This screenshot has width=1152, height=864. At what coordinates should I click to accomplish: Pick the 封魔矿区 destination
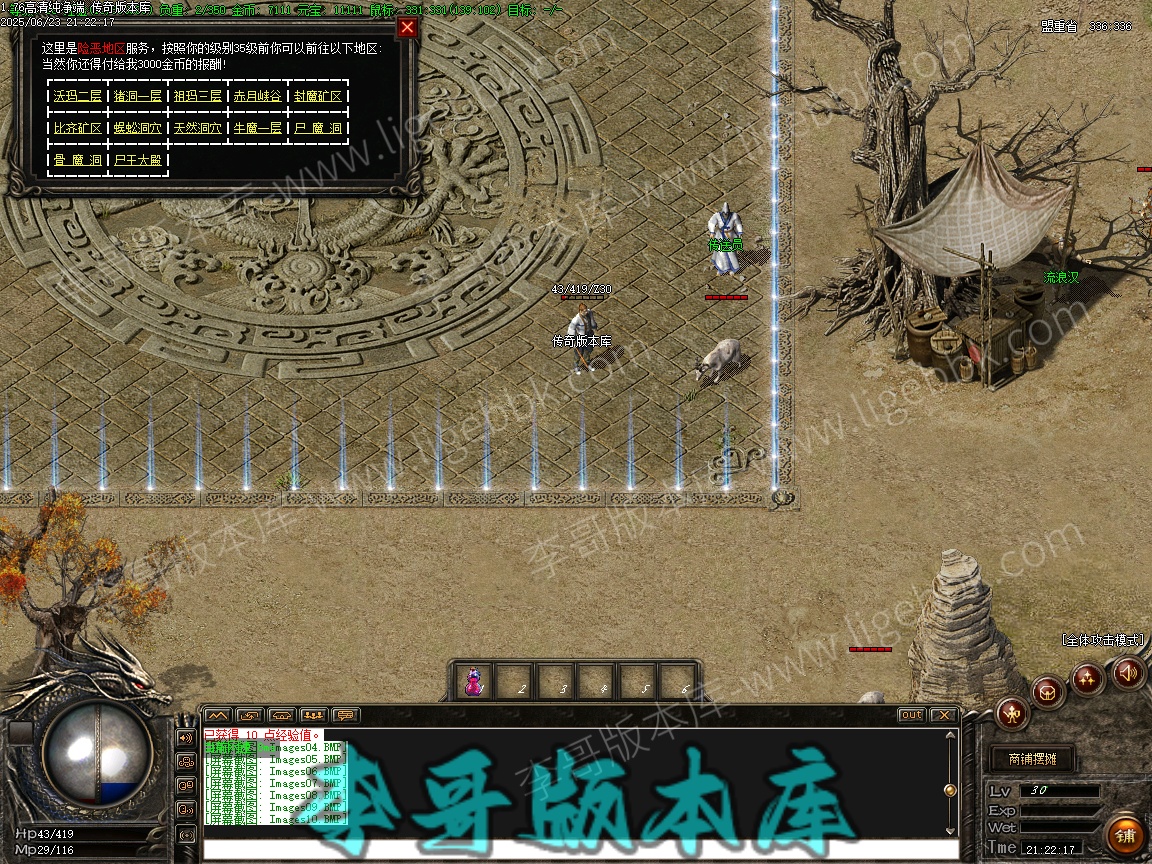click(x=318, y=96)
